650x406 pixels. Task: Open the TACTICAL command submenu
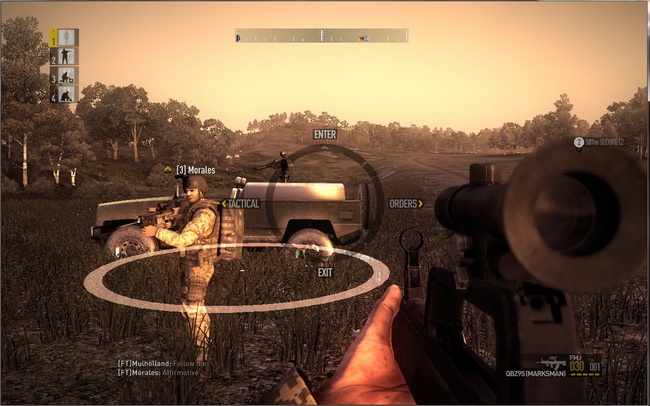tap(243, 203)
